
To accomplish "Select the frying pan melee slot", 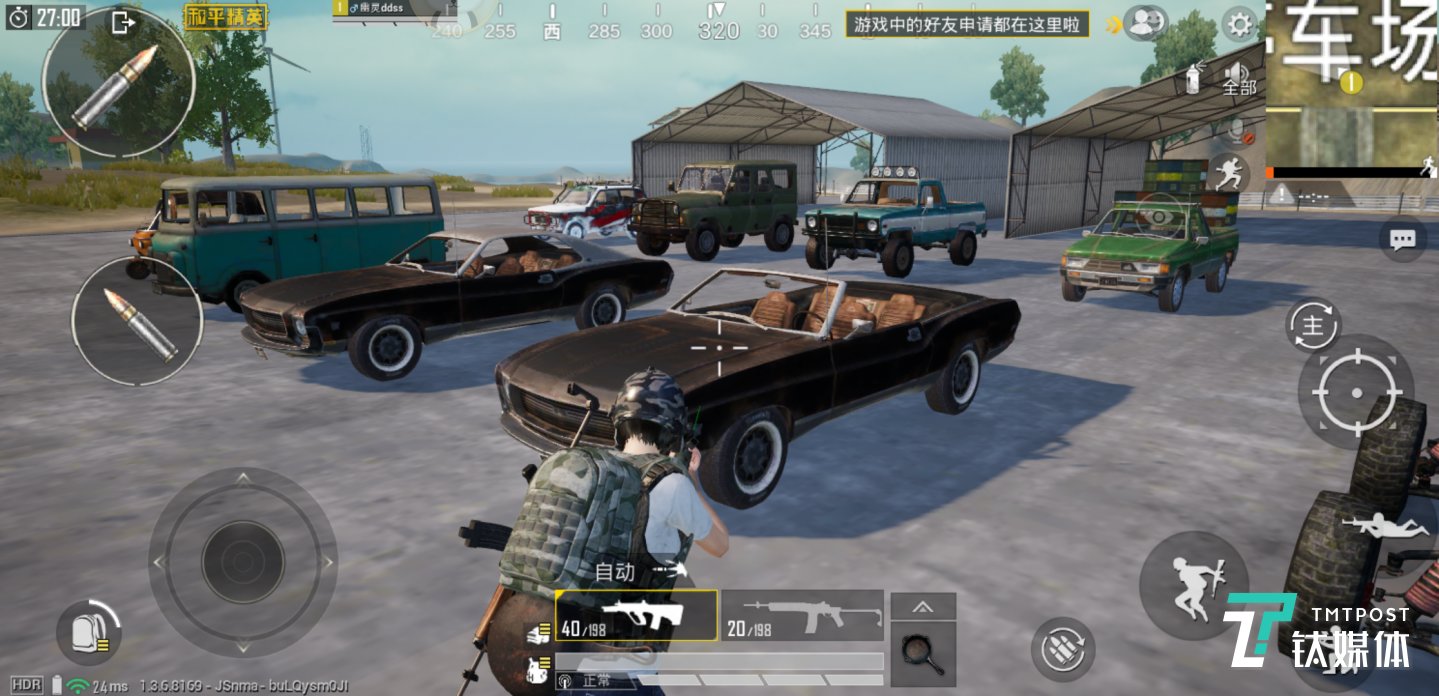I will click(922, 653).
